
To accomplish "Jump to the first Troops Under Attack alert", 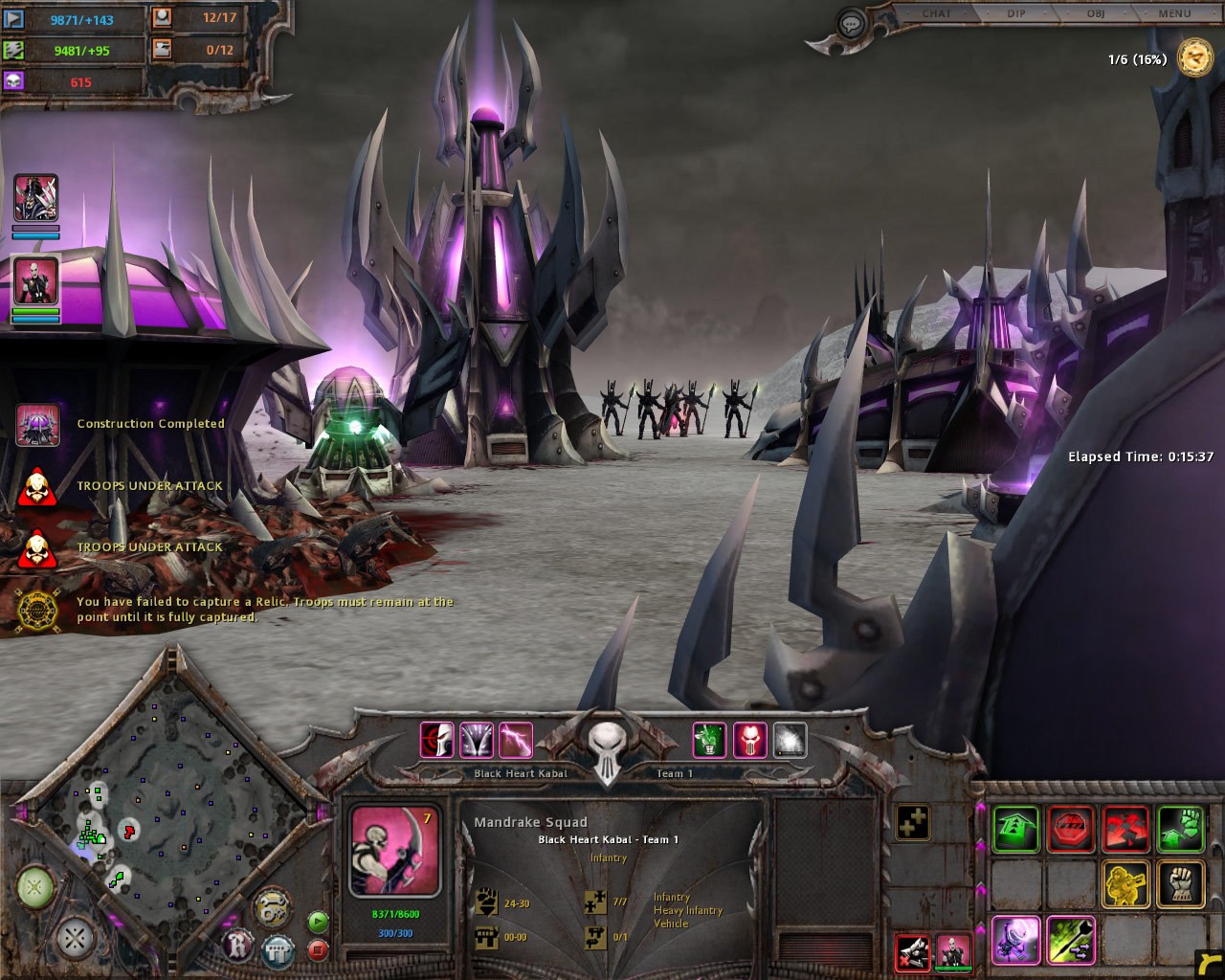I will click(37, 487).
